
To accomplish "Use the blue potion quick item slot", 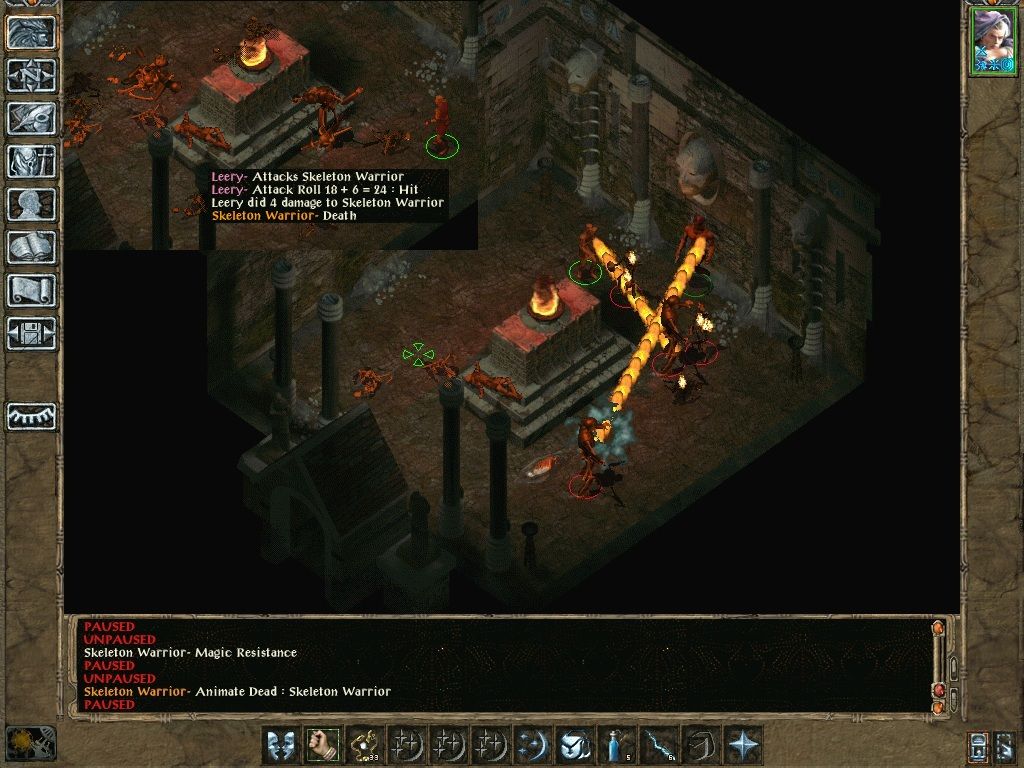I will [x=616, y=745].
